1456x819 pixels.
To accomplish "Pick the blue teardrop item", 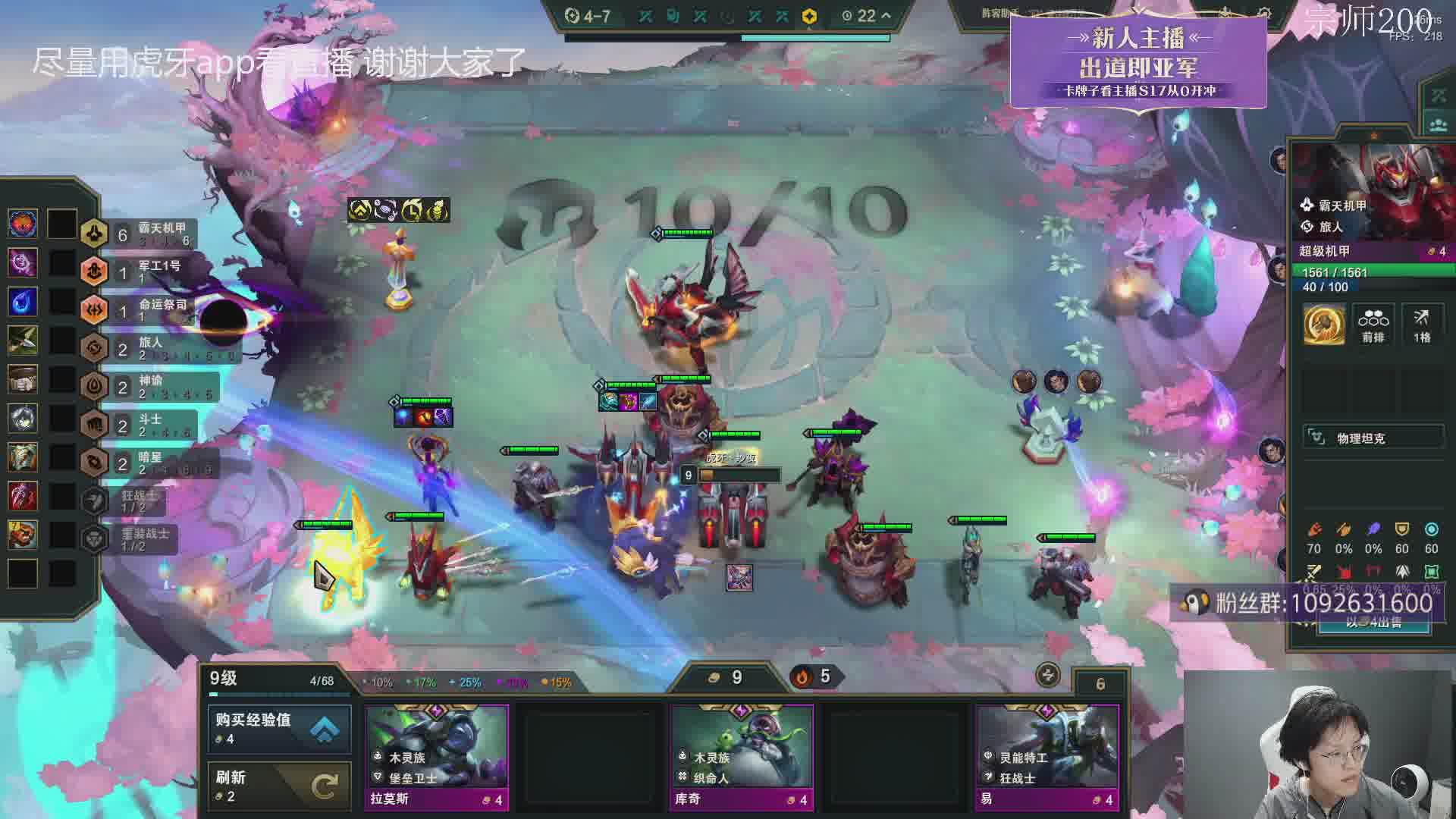I will [23, 301].
